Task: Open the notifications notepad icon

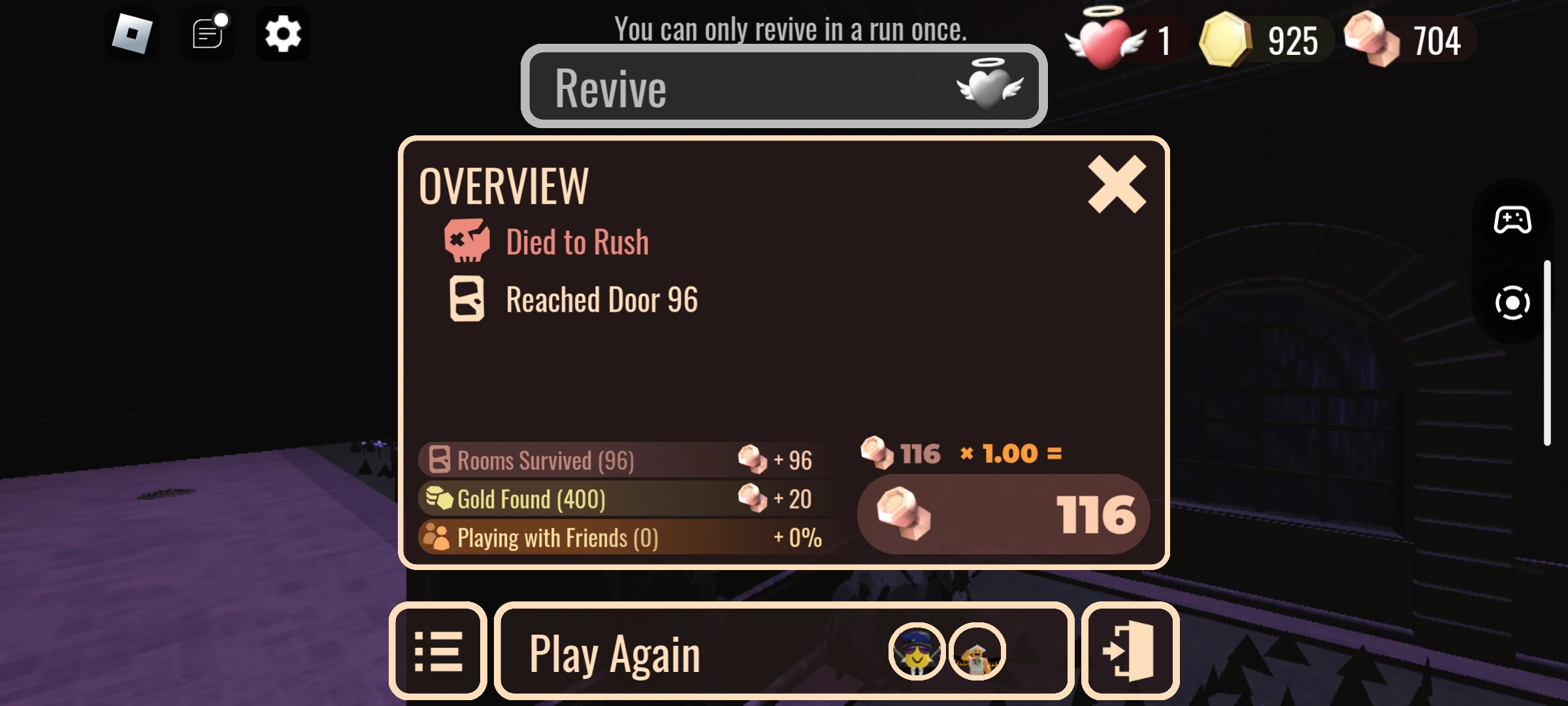Action: point(208,34)
